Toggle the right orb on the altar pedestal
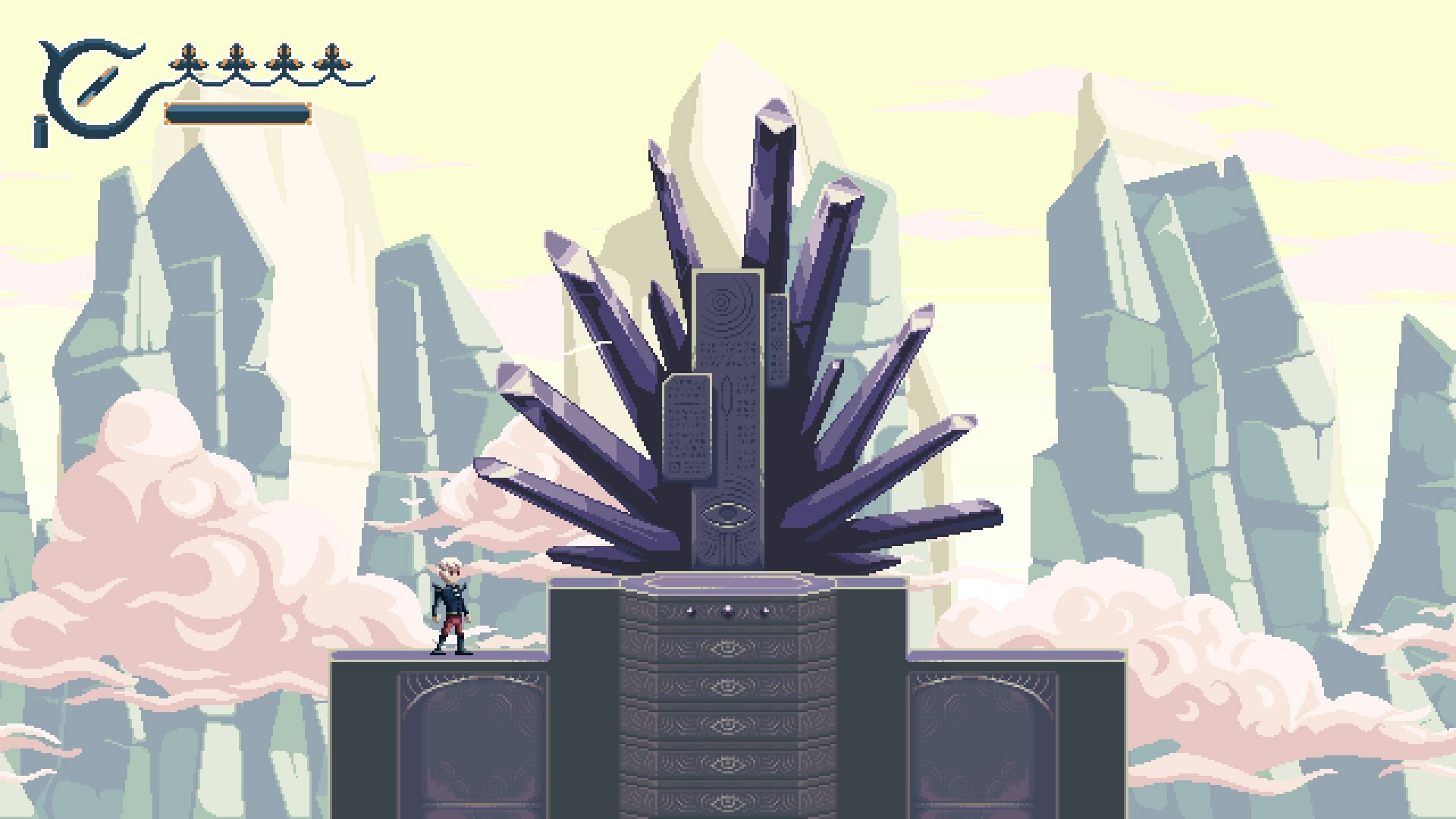 (764, 611)
